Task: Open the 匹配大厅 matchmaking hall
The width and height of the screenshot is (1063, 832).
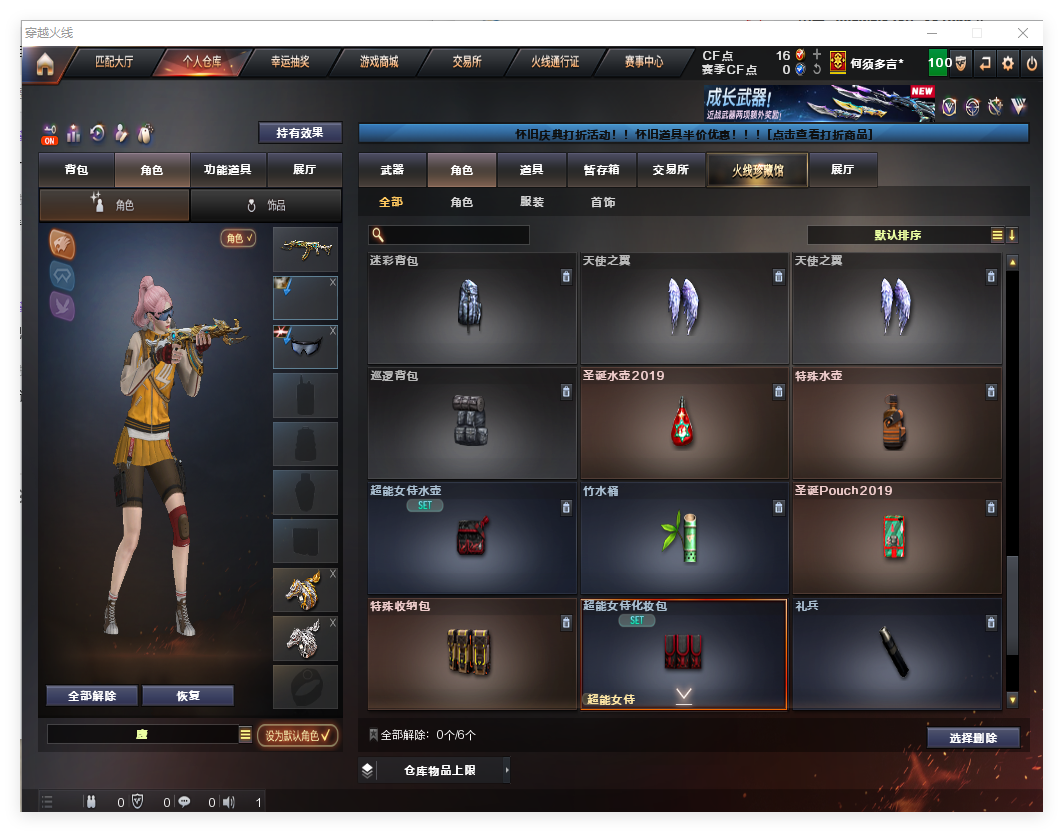Action: (113, 62)
